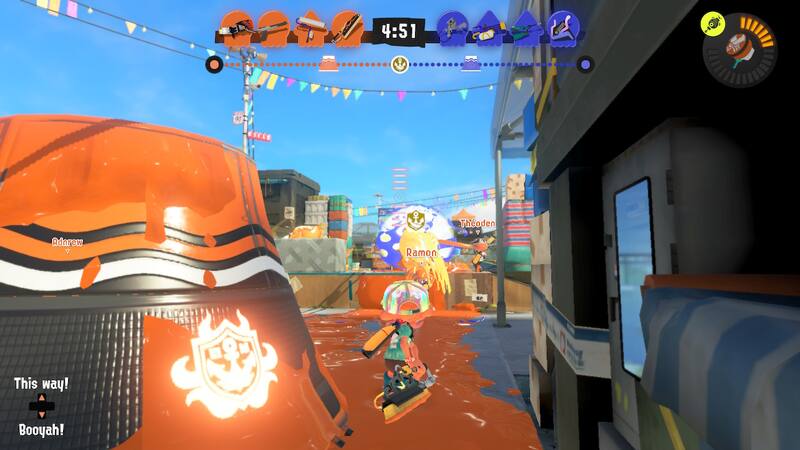Select the blue goal circle ending the track
Image resolution: width=800 pixels, height=450 pixels.
[x=586, y=66]
